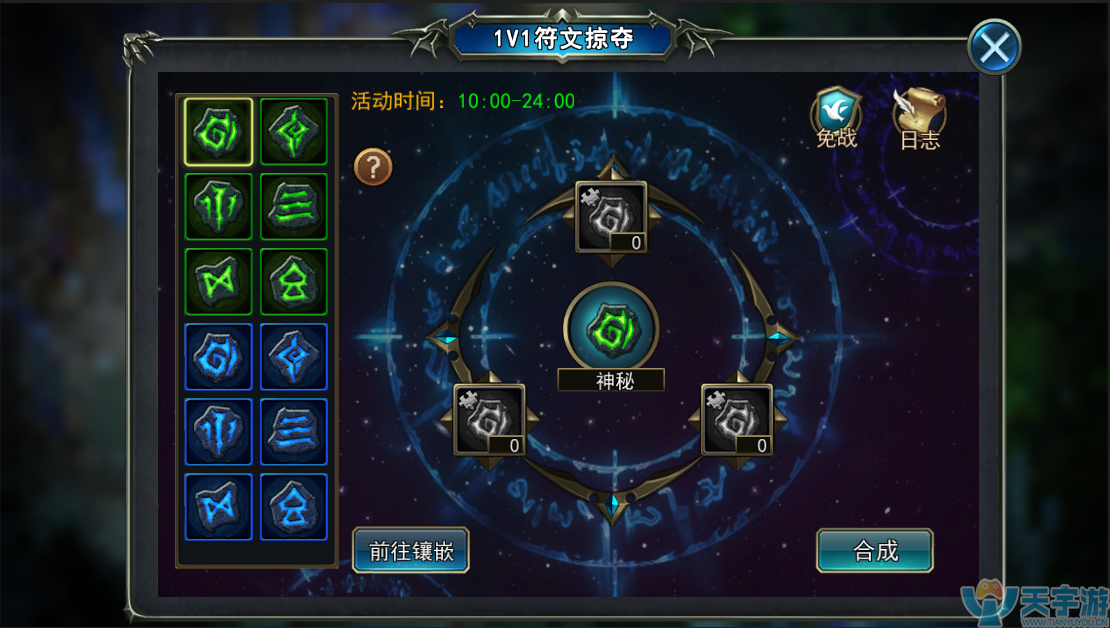Click the 前往镶嵌 button

pyautogui.click(x=410, y=550)
